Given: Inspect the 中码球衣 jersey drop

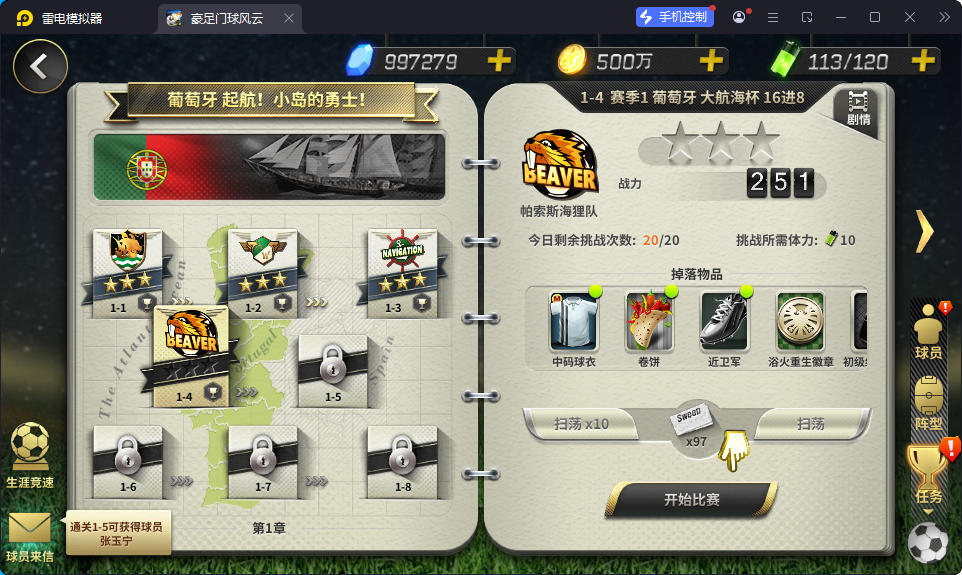Looking at the screenshot, I should coord(573,322).
